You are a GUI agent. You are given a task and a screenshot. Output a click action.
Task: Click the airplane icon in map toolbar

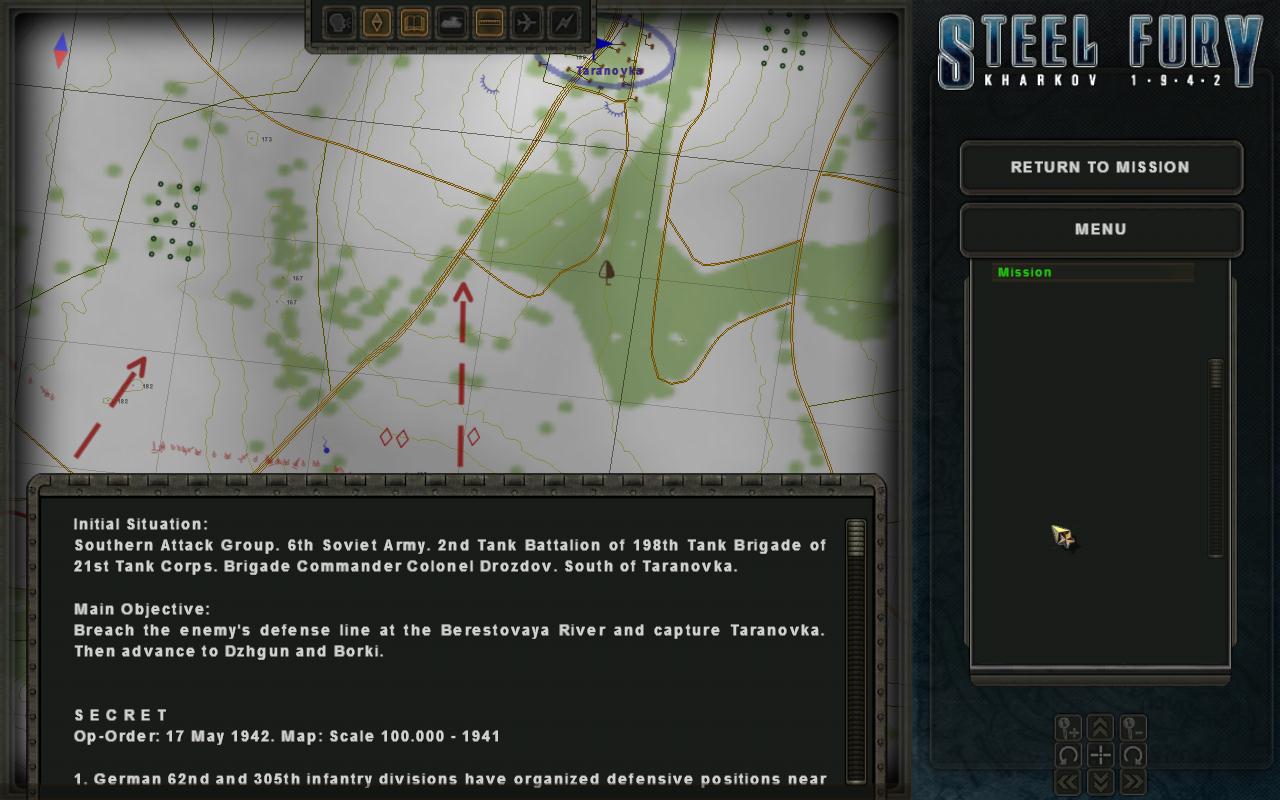525,22
